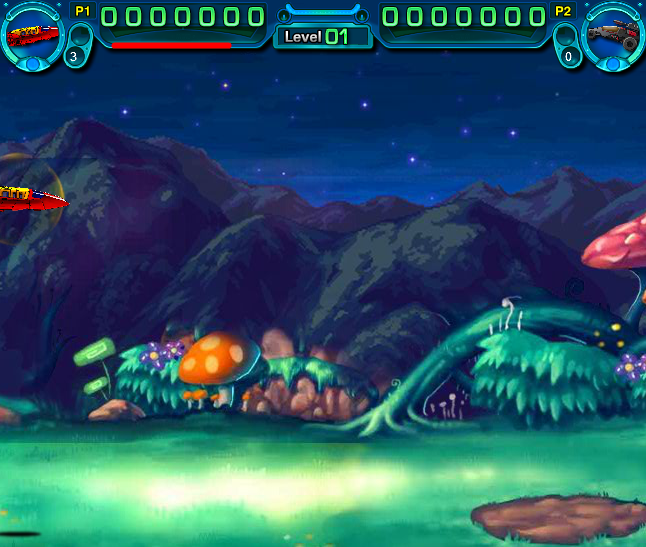Select the Player 2 ship portrait icon
The image size is (646, 547).
click(613, 33)
